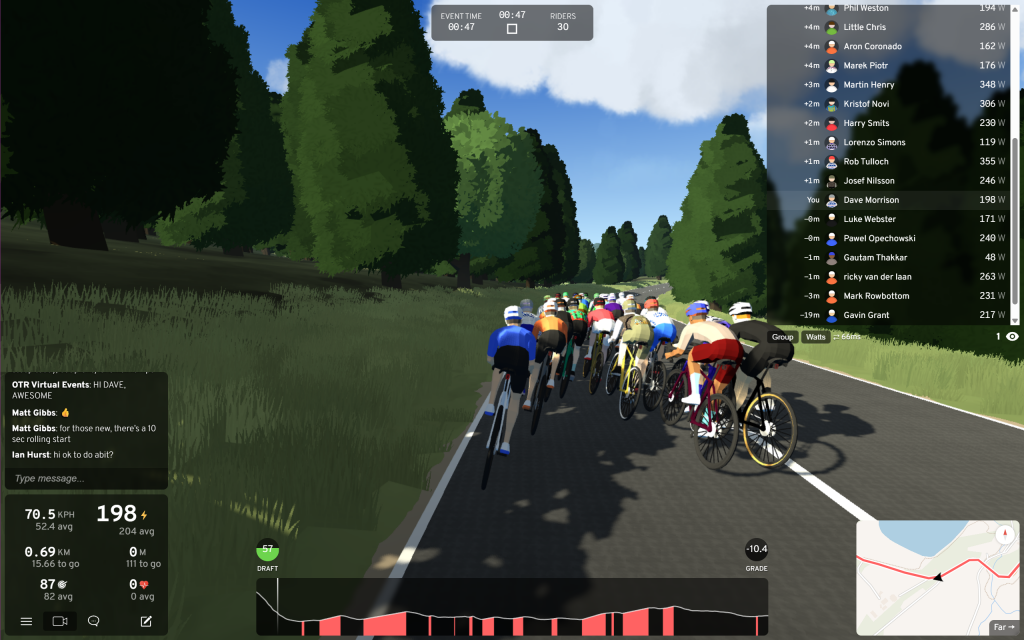This screenshot has height=640, width=1024.
Task: Click the elevation profile graph
Action: [x=512, y=607]
